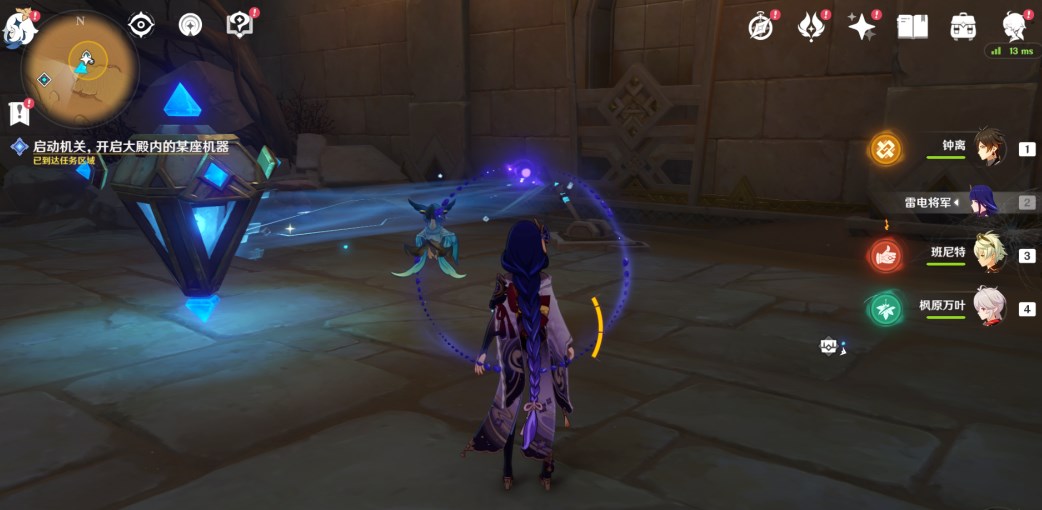1042x510 pixels.
Task: Open the adventurer handbook book icon
Action: pyautogui.click(x=912, y=27)
